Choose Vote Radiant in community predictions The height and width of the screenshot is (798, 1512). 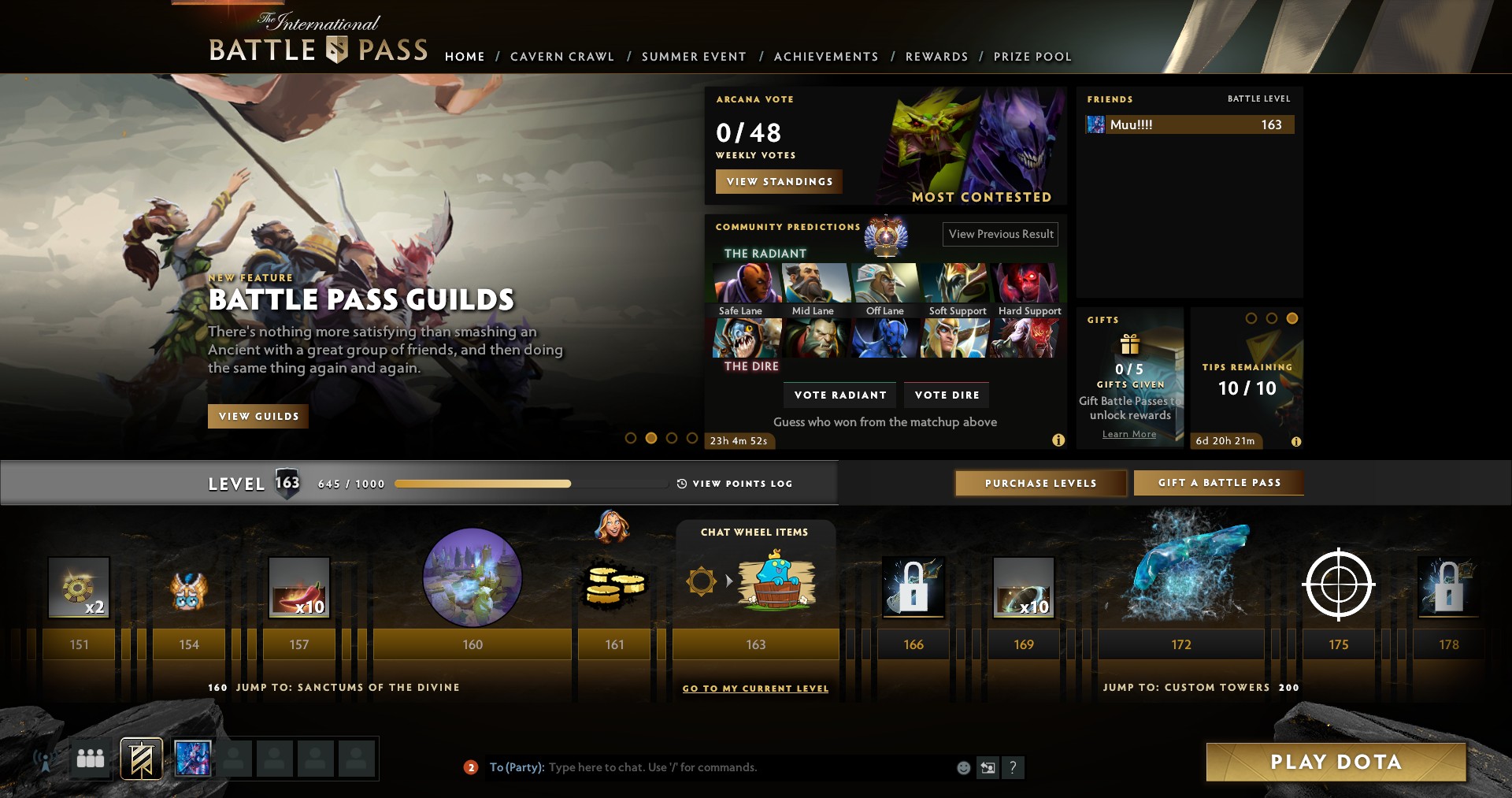click(x=839, y=395)
